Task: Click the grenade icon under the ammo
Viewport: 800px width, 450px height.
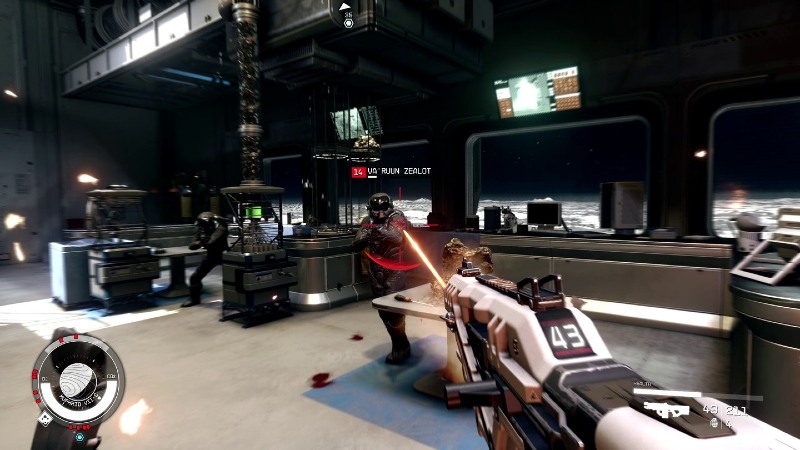Action: 714,423
